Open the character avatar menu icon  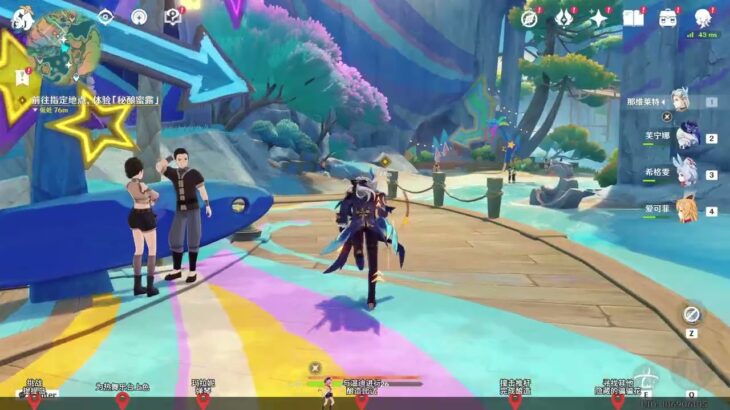(x=703, y=17)
